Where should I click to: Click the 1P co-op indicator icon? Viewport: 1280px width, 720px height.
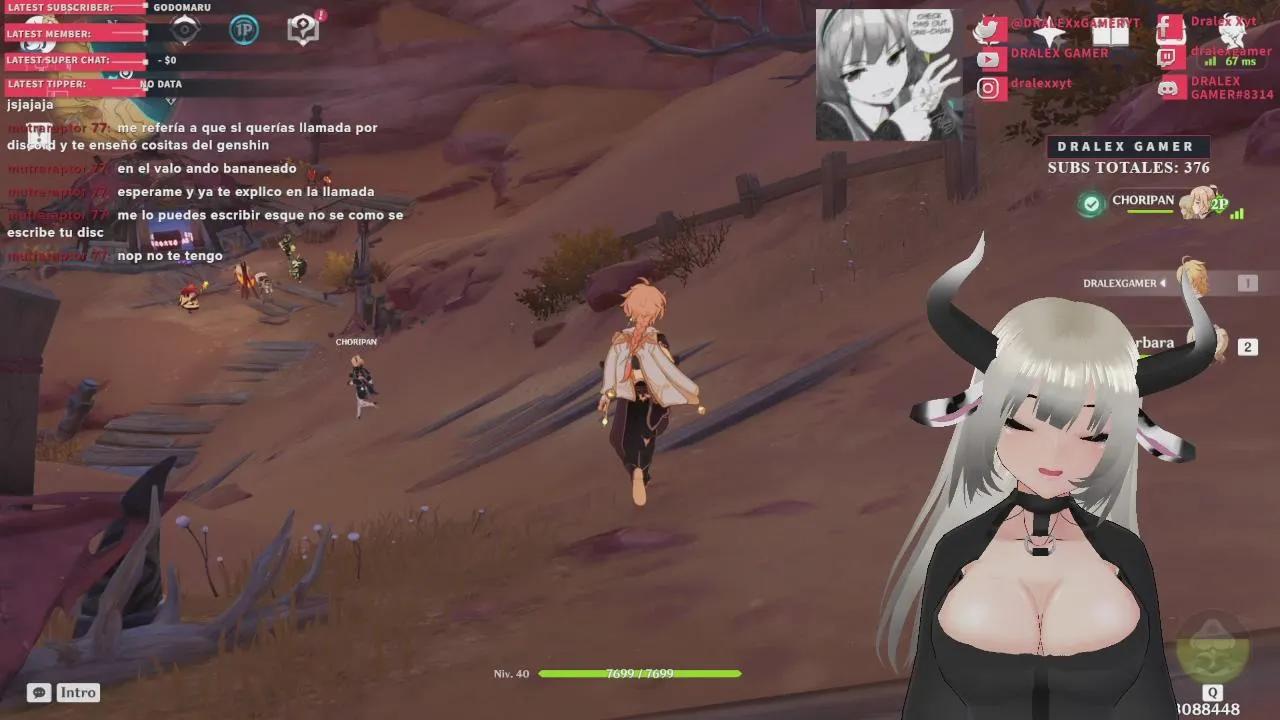(242, 31)
